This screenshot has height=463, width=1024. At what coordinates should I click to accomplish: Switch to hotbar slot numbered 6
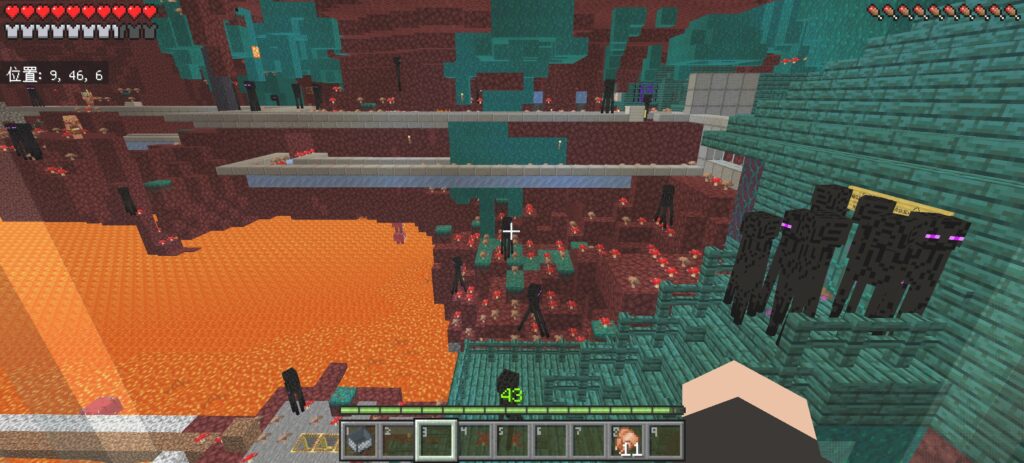click(551, 440)
